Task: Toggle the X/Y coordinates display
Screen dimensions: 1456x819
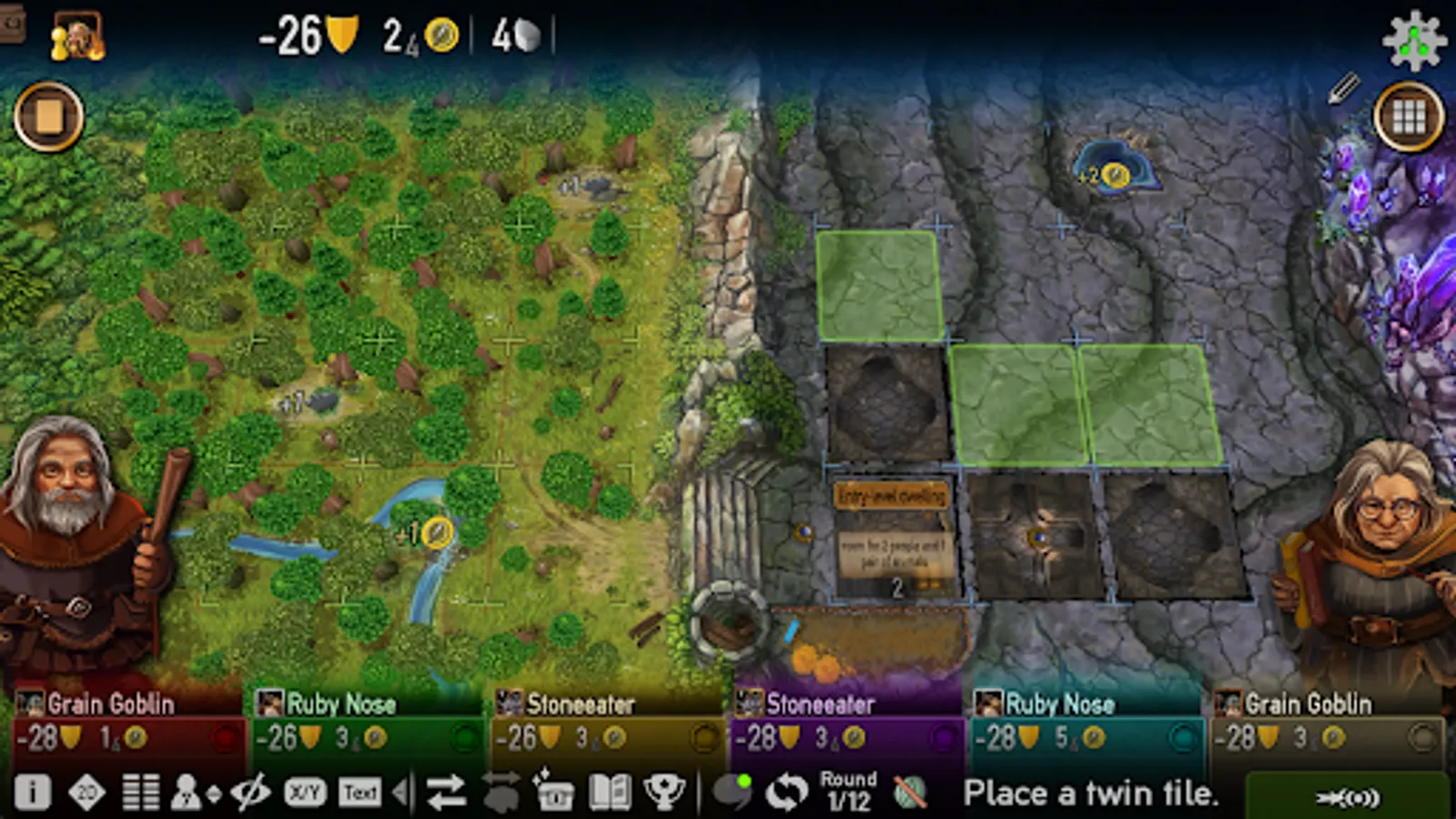Action: pyautogui.click(x=305, y=791)
